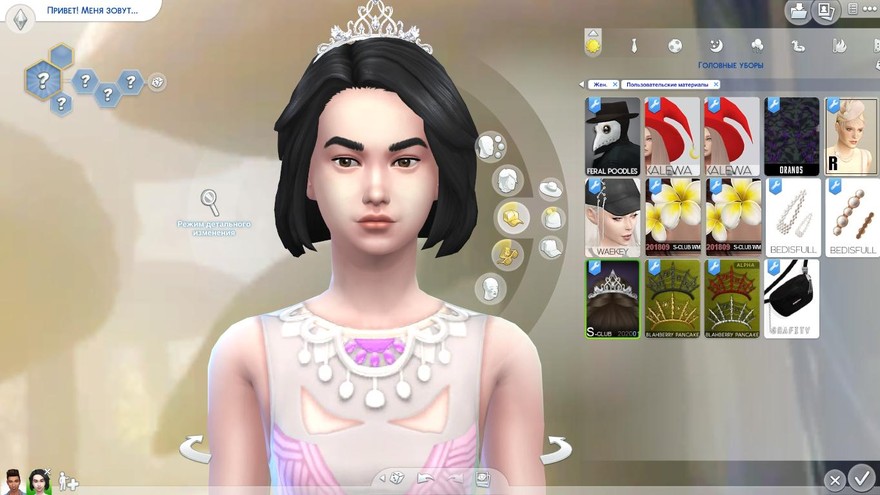Choose the Grafity black bag item
This screenshot has height=495, width=880.
point(792,298)
